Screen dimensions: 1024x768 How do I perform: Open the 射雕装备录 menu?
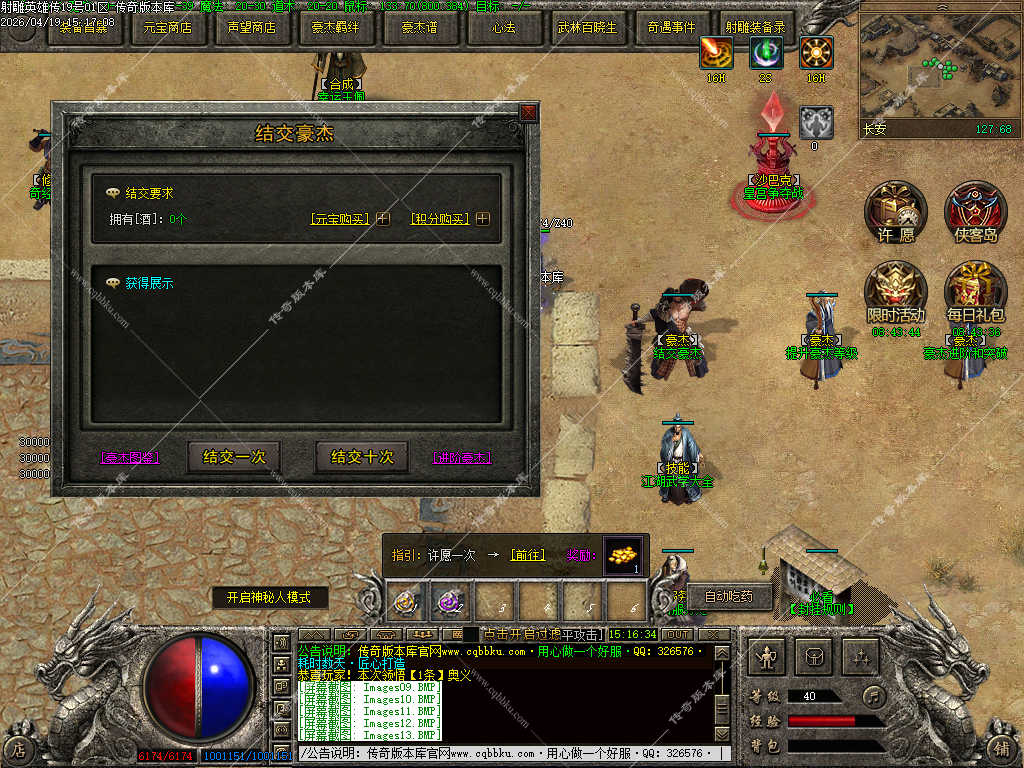[x=756, y=28]
